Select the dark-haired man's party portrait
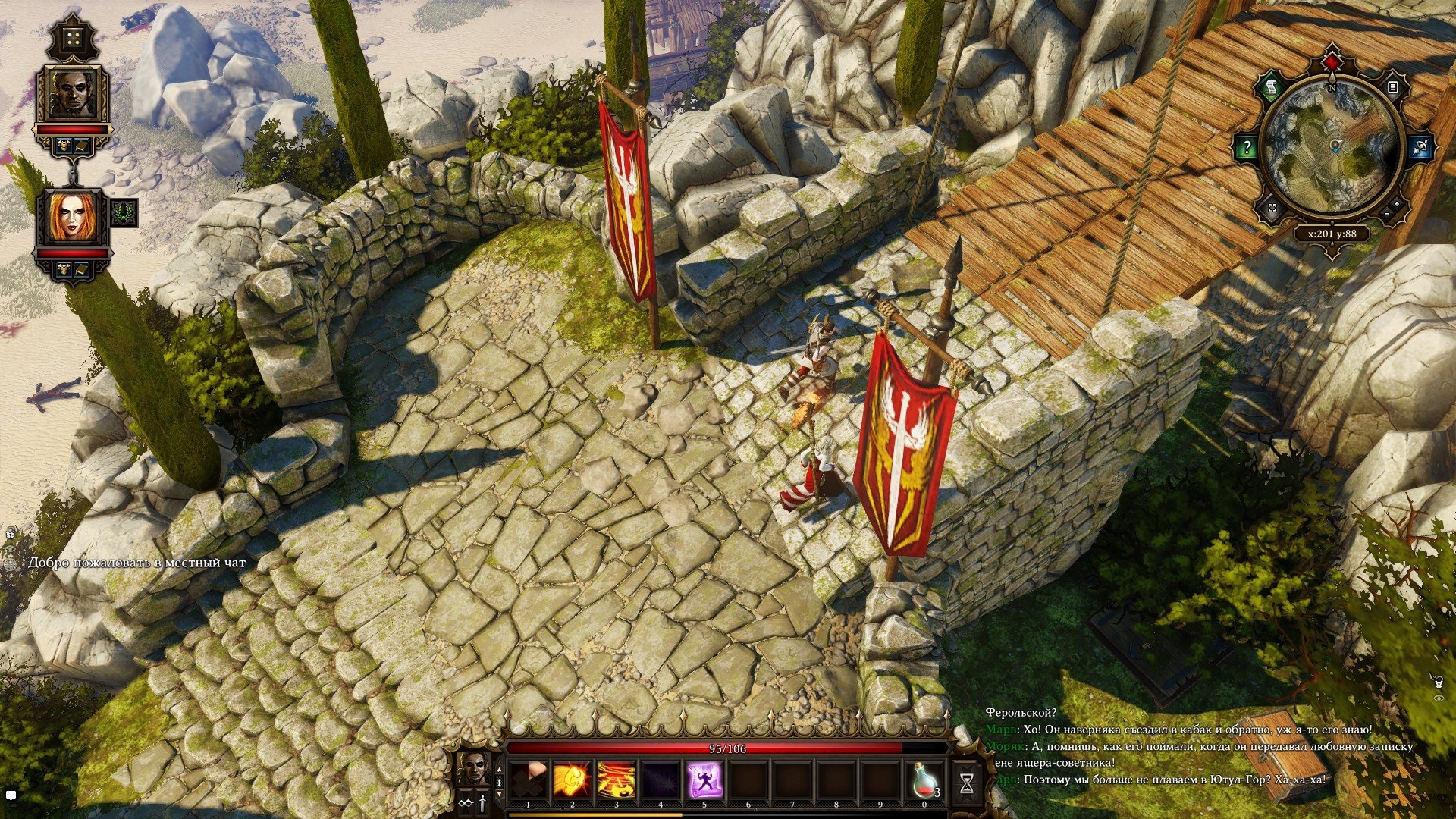 pyautogui.click(x=73, y=94)
